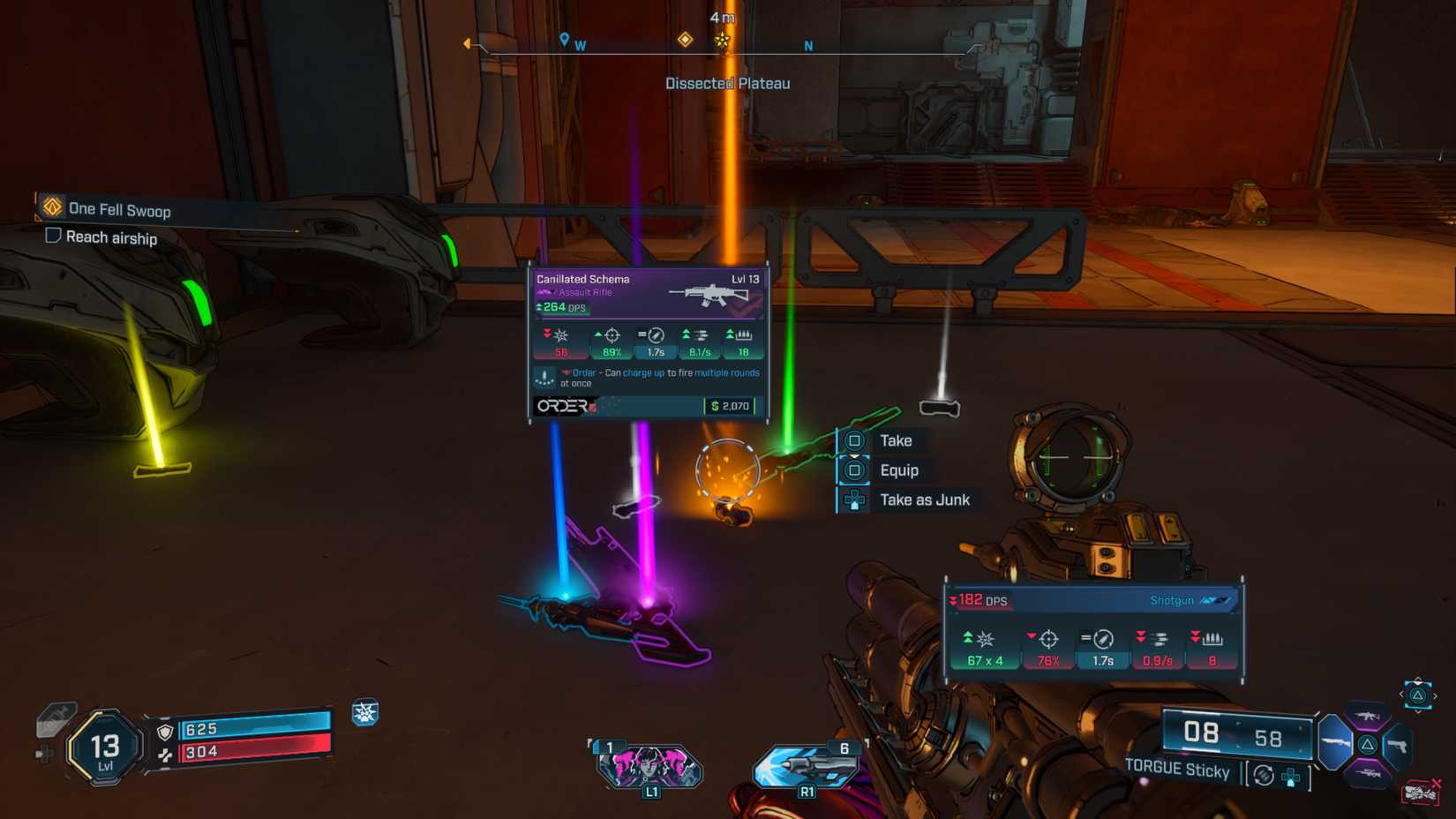Open the charge up link in weapon description
1456x819 pixels.
644,372
